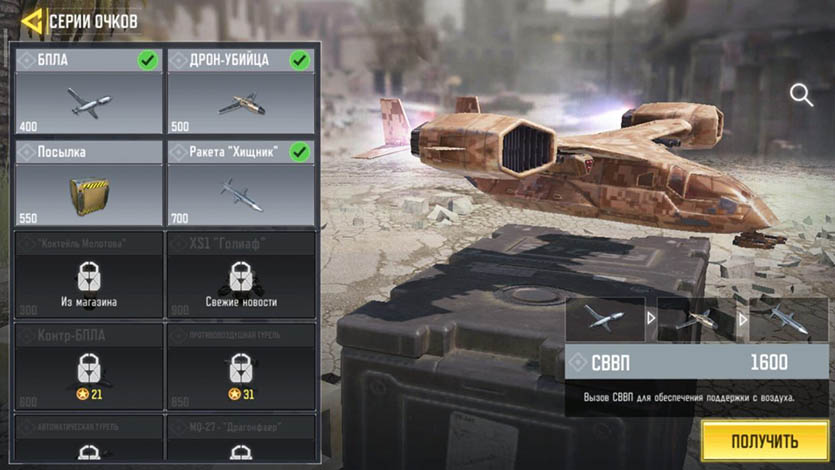835x470 pixels.
Task: Select the БПЛА scorestreak tile
Action: tap(87, 92)
